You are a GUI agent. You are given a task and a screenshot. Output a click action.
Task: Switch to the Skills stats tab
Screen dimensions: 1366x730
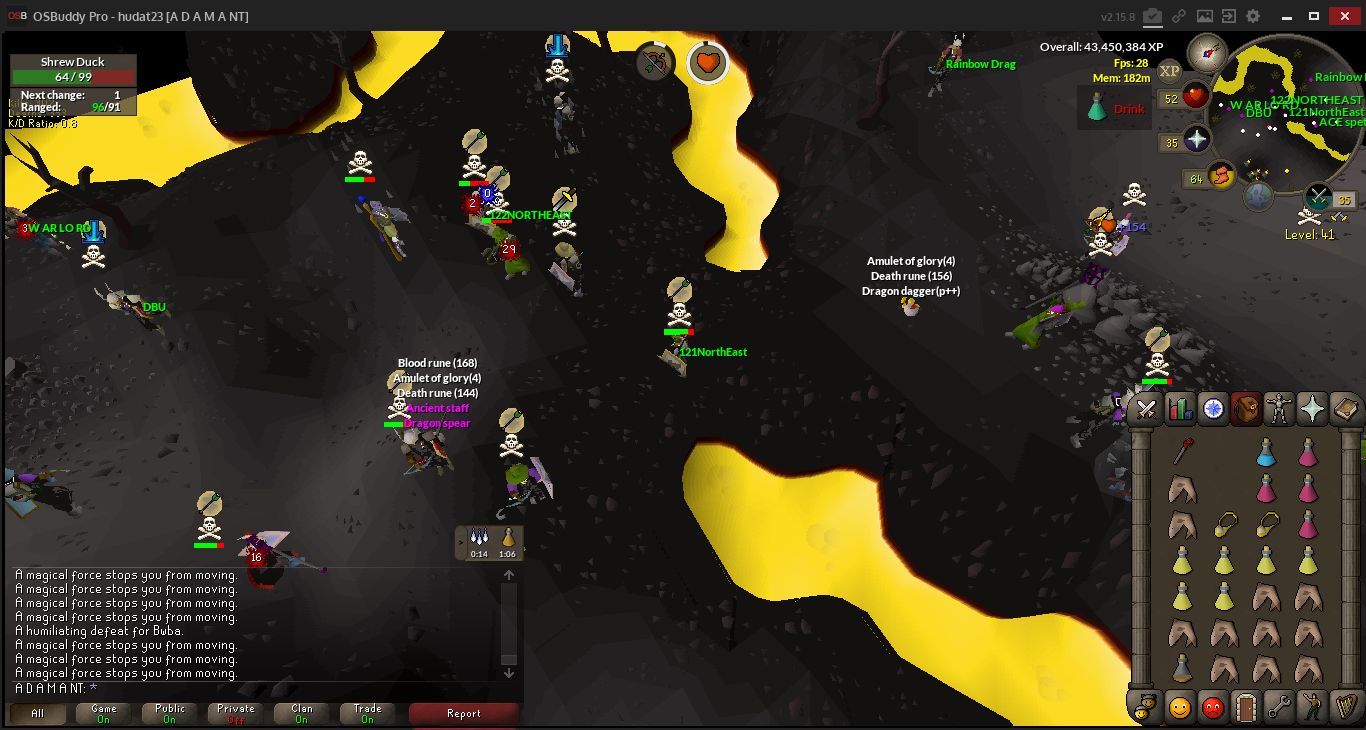pos(1180,409)
